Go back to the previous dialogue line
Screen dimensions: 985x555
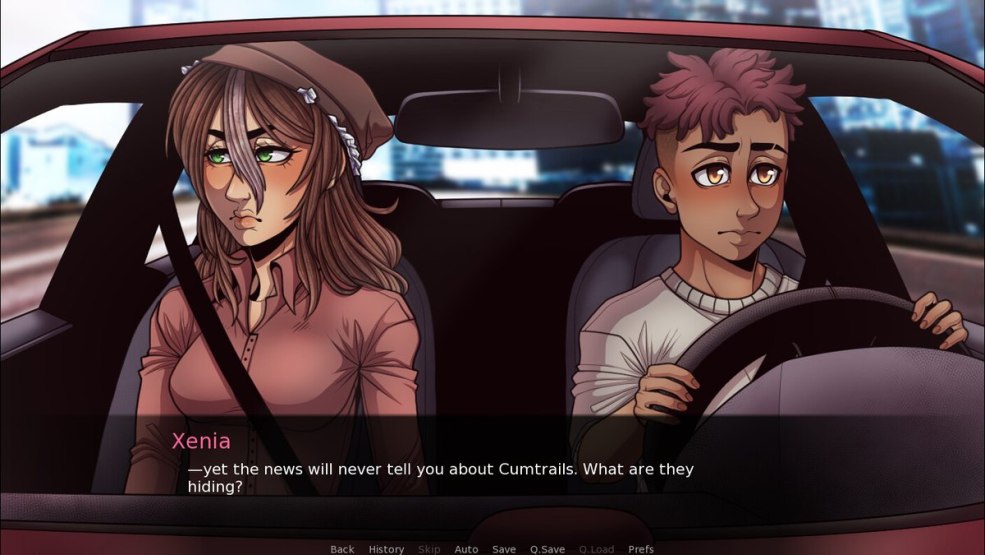(x=342, y=549)
